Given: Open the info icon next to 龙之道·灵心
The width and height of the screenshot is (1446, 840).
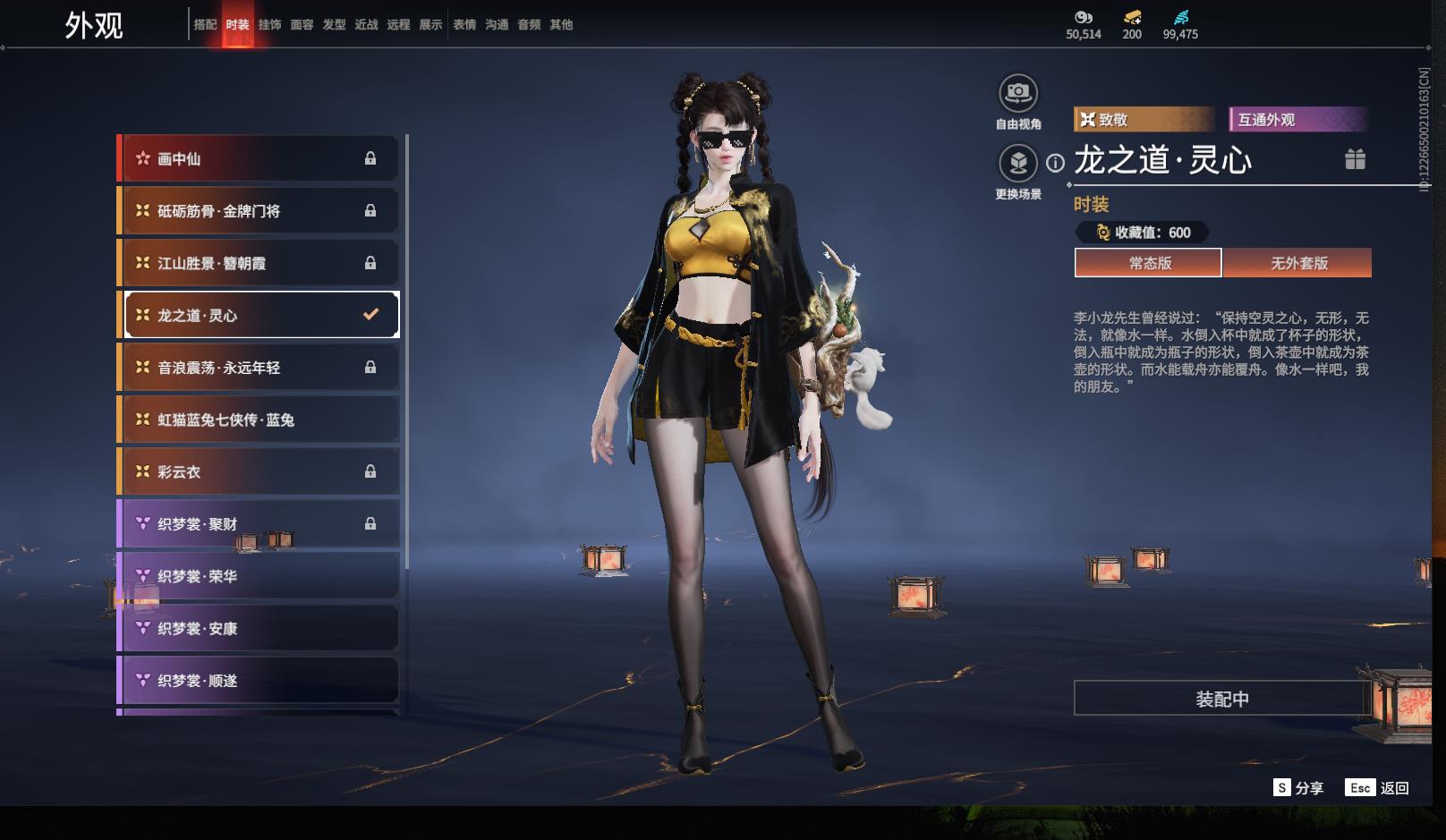Looking at the screenshot, I should point(1056,163).
